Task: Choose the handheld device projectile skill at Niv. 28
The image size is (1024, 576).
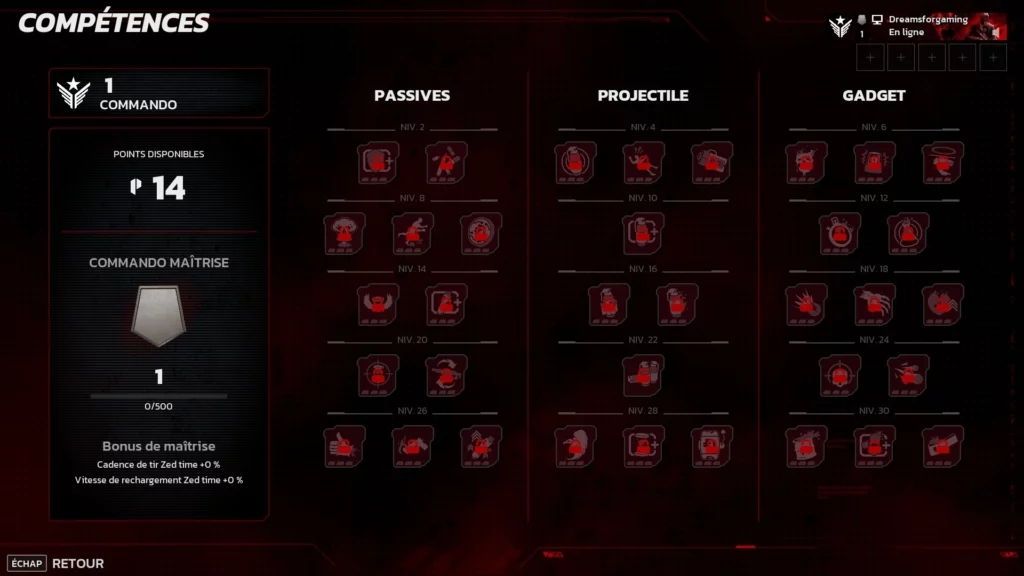Action: point(711,447)
